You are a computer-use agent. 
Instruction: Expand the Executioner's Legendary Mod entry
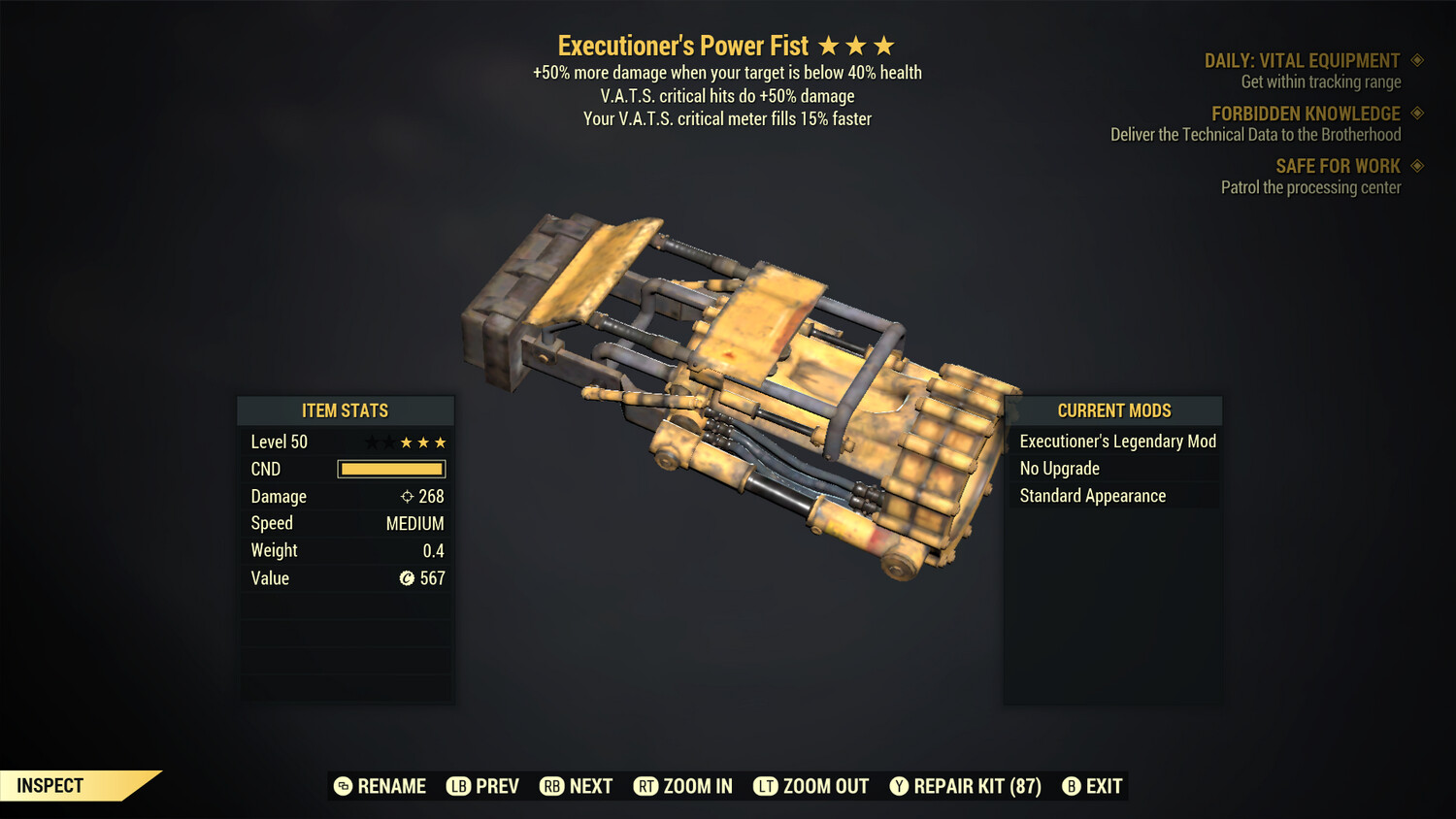click(x=1116, y=441)
